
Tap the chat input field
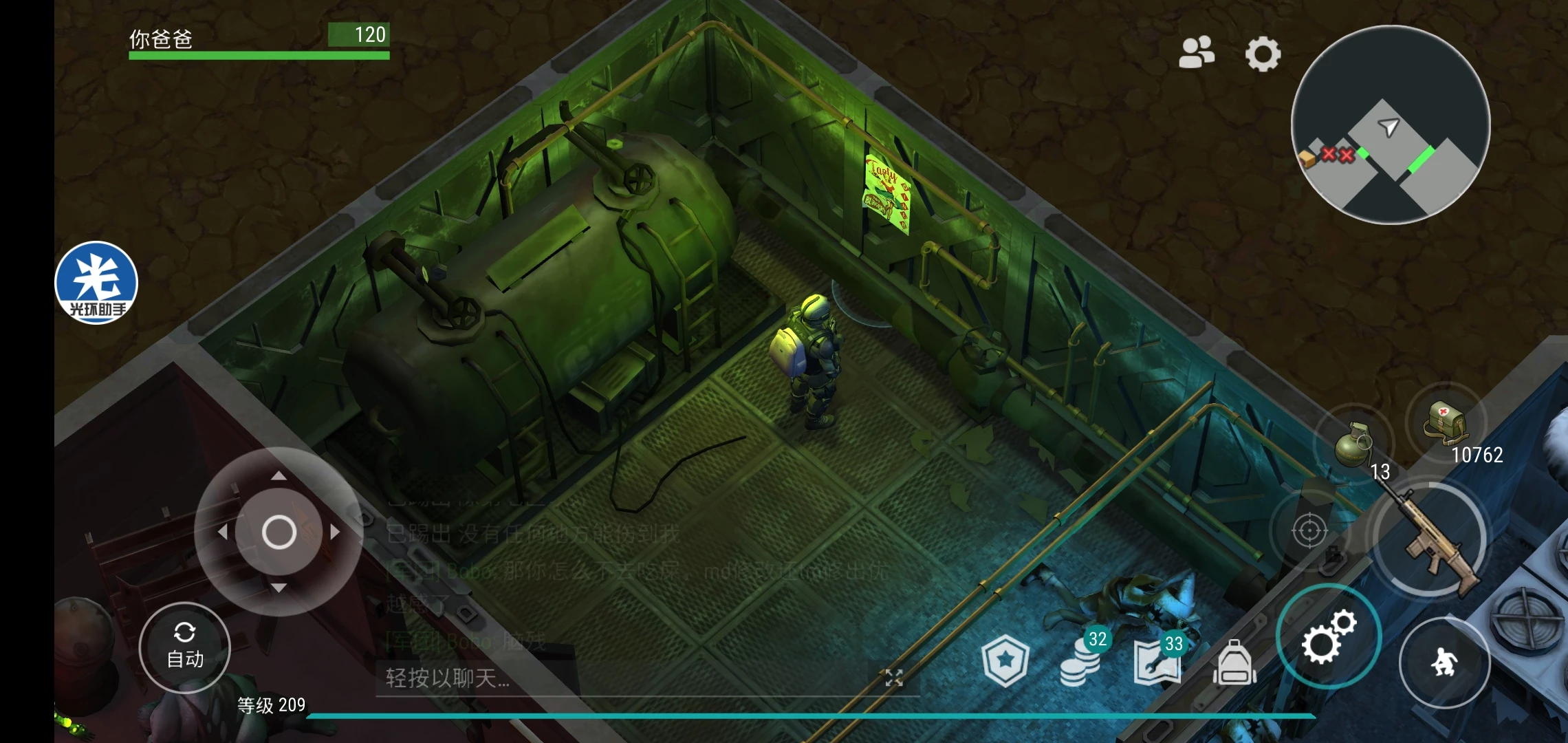pyautogui.click(x=619, y=678)
